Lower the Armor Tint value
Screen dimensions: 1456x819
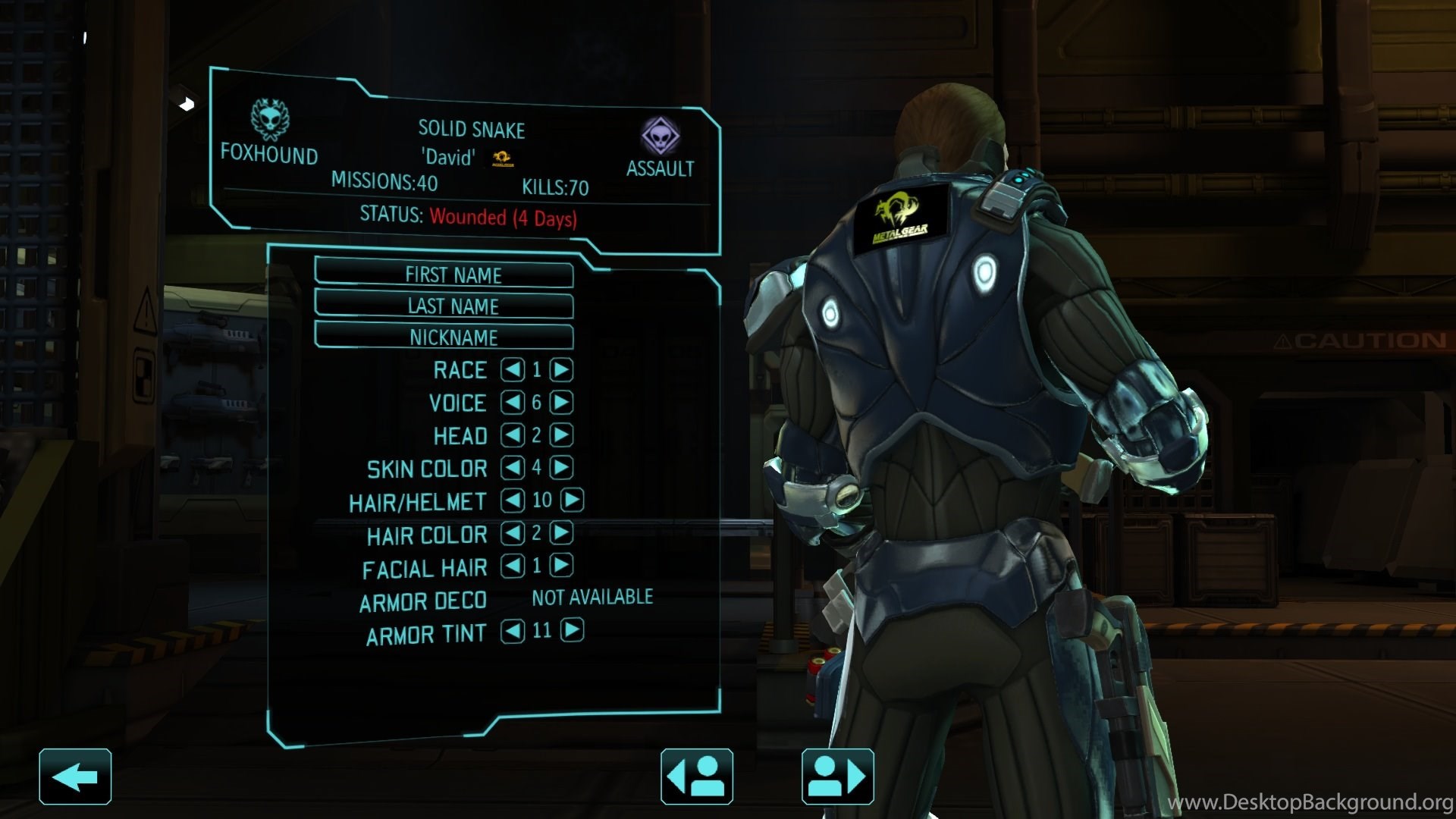click(513, 630)
